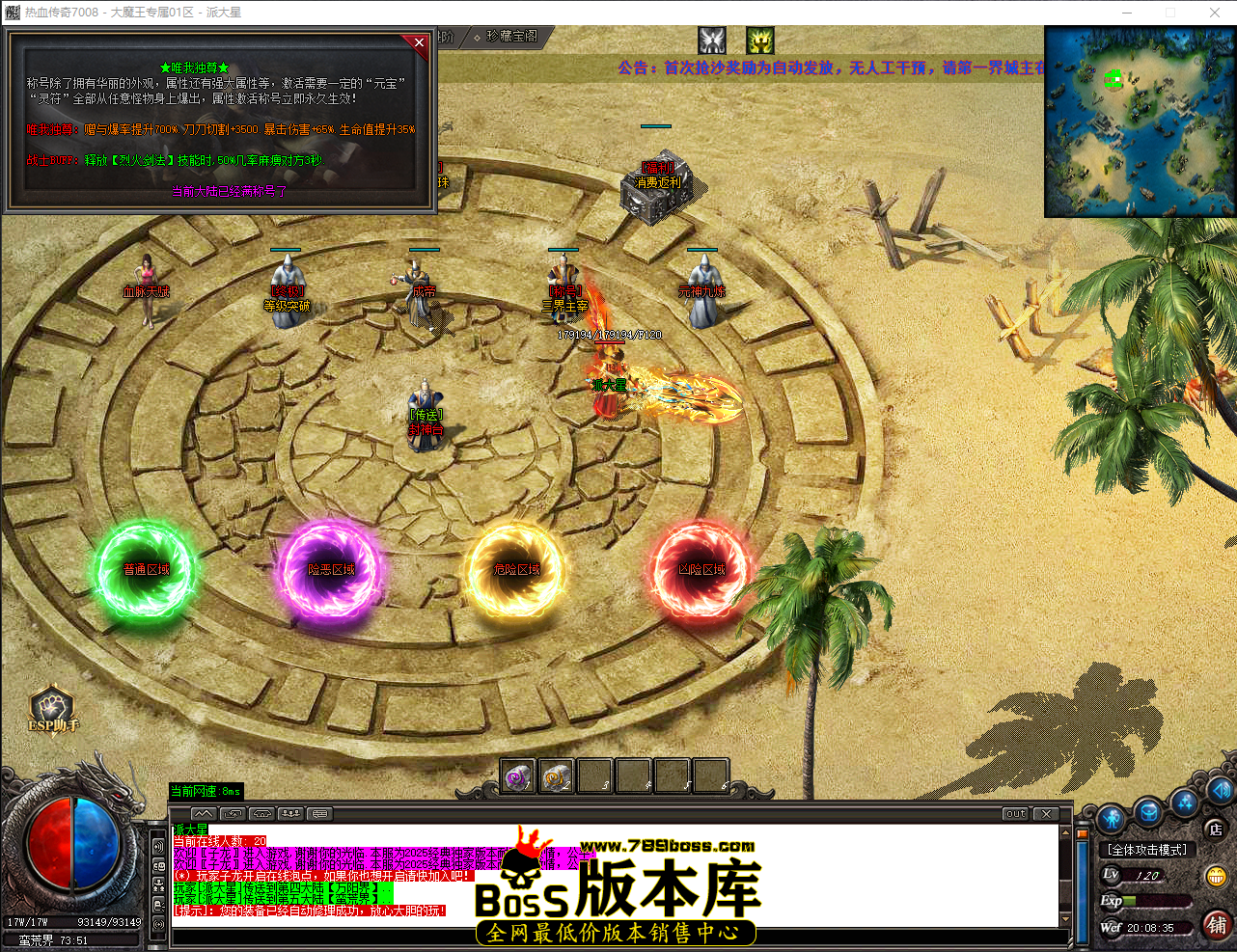Toggle the horn-shaped chat channel icon
Viewport: 1237px width, 952px height.
tap(261, 813)
